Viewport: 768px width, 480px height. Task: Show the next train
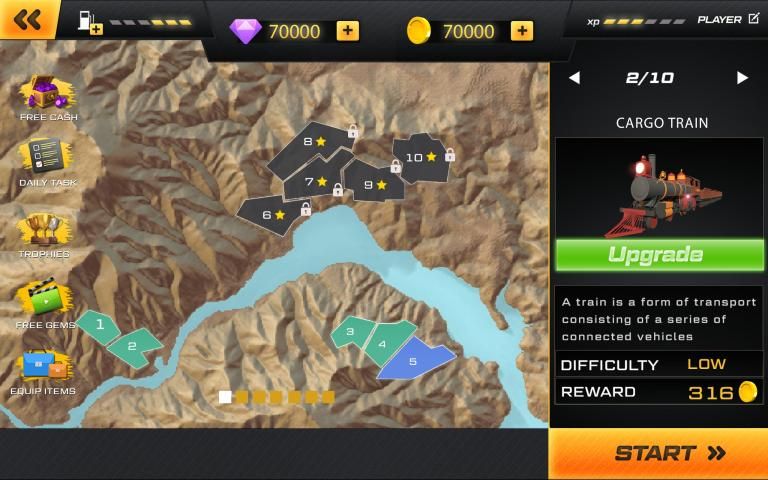point(742,78)
